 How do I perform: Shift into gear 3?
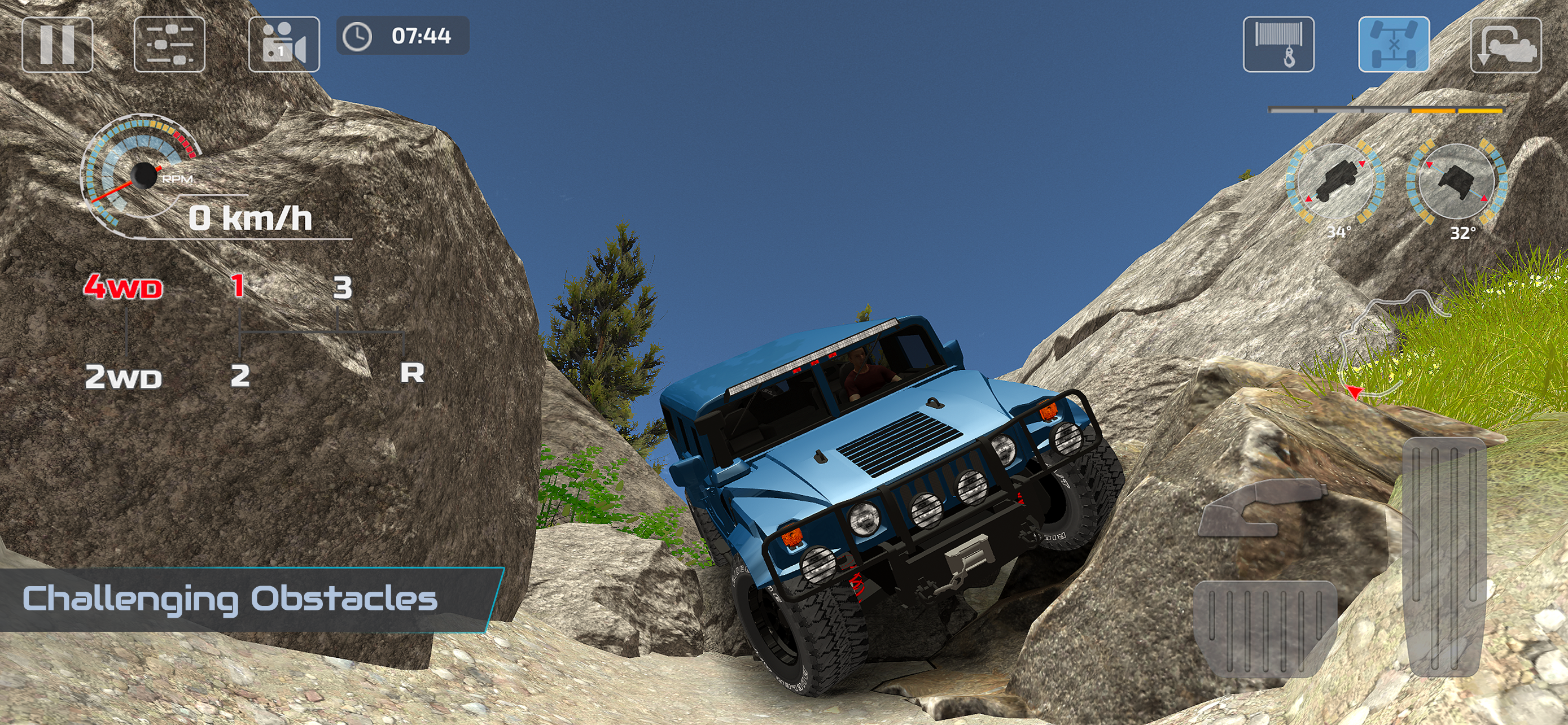(x=342, y=287)
